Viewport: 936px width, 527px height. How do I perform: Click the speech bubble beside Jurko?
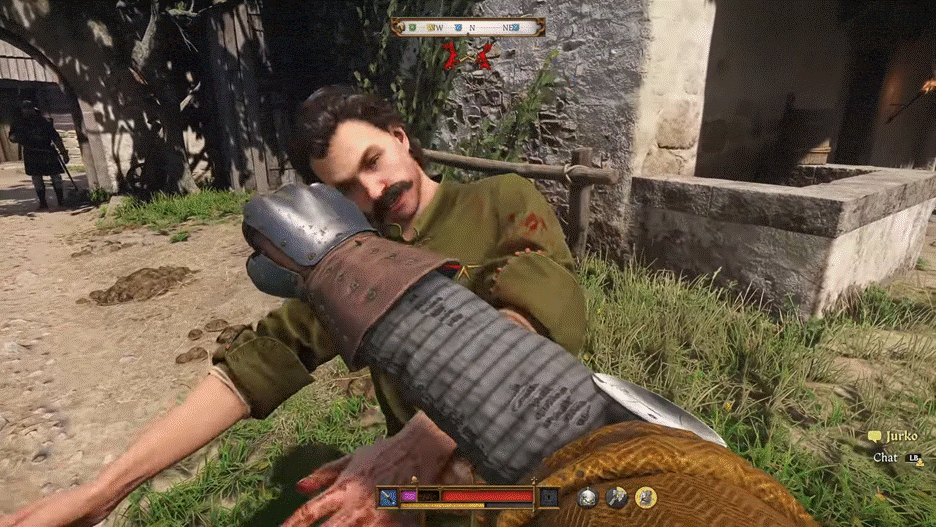[x=874, y=437]
